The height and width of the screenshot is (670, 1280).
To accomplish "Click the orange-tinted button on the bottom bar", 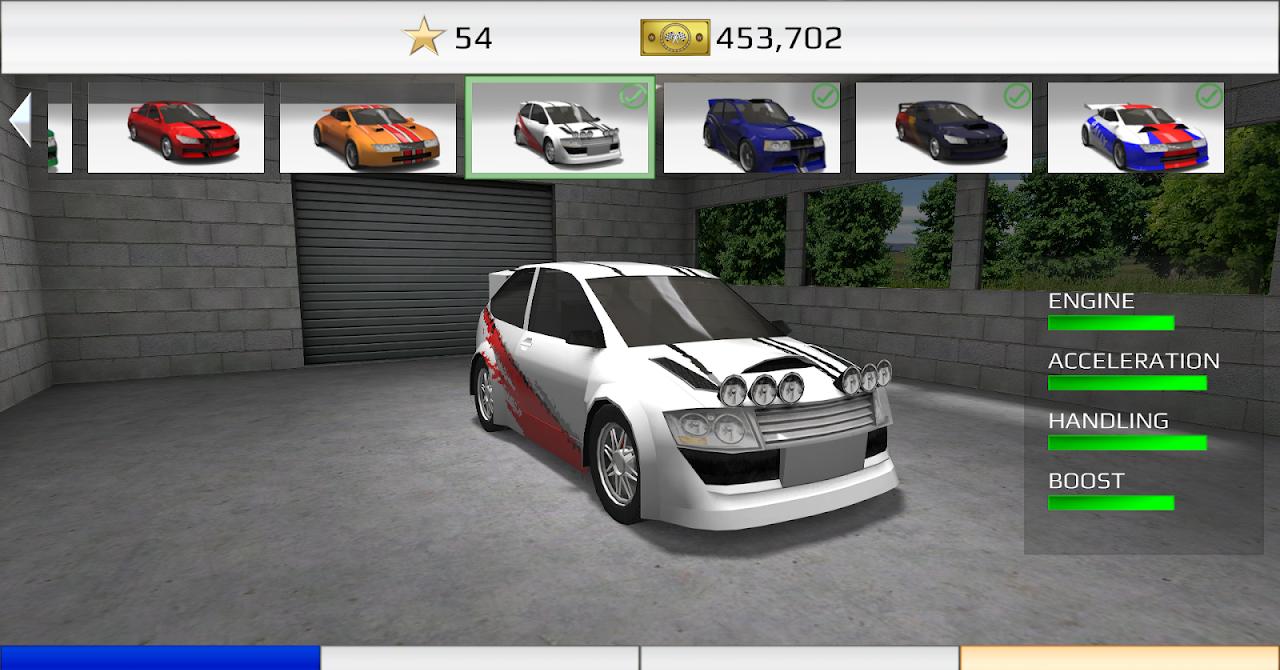I will point(1120,658).
